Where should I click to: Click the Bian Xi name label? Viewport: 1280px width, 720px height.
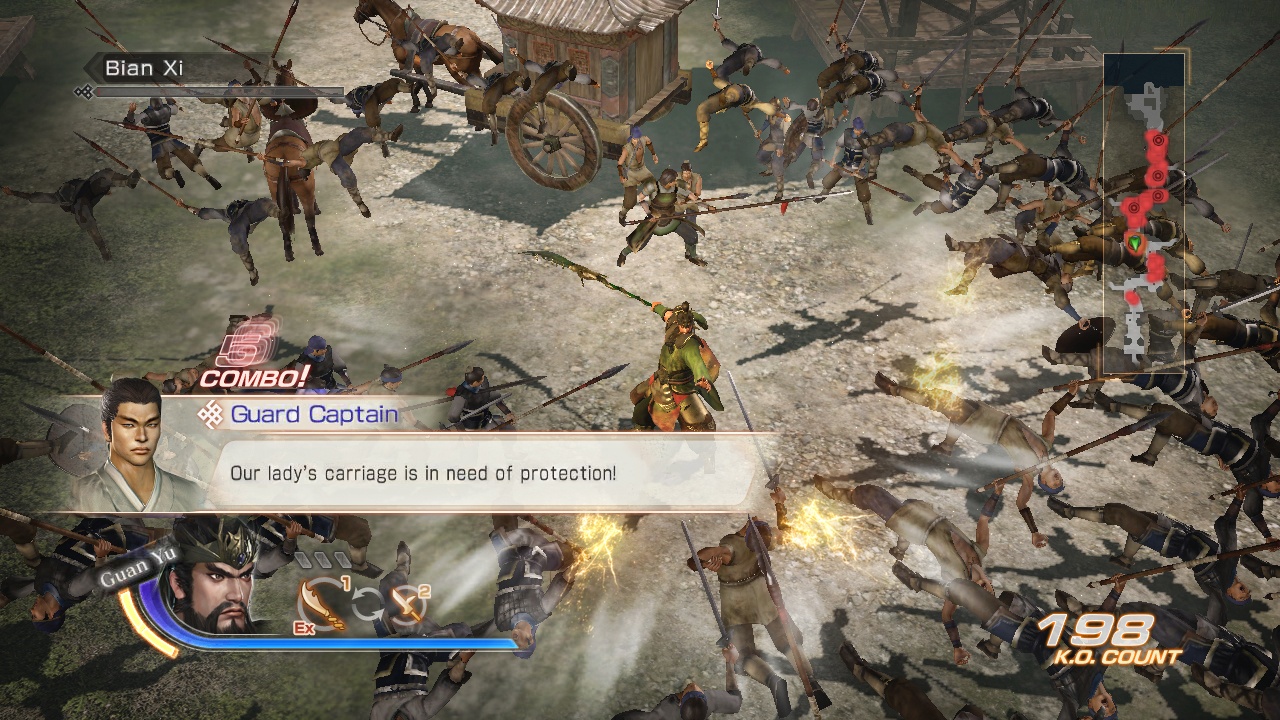click(x=145, y=68)
